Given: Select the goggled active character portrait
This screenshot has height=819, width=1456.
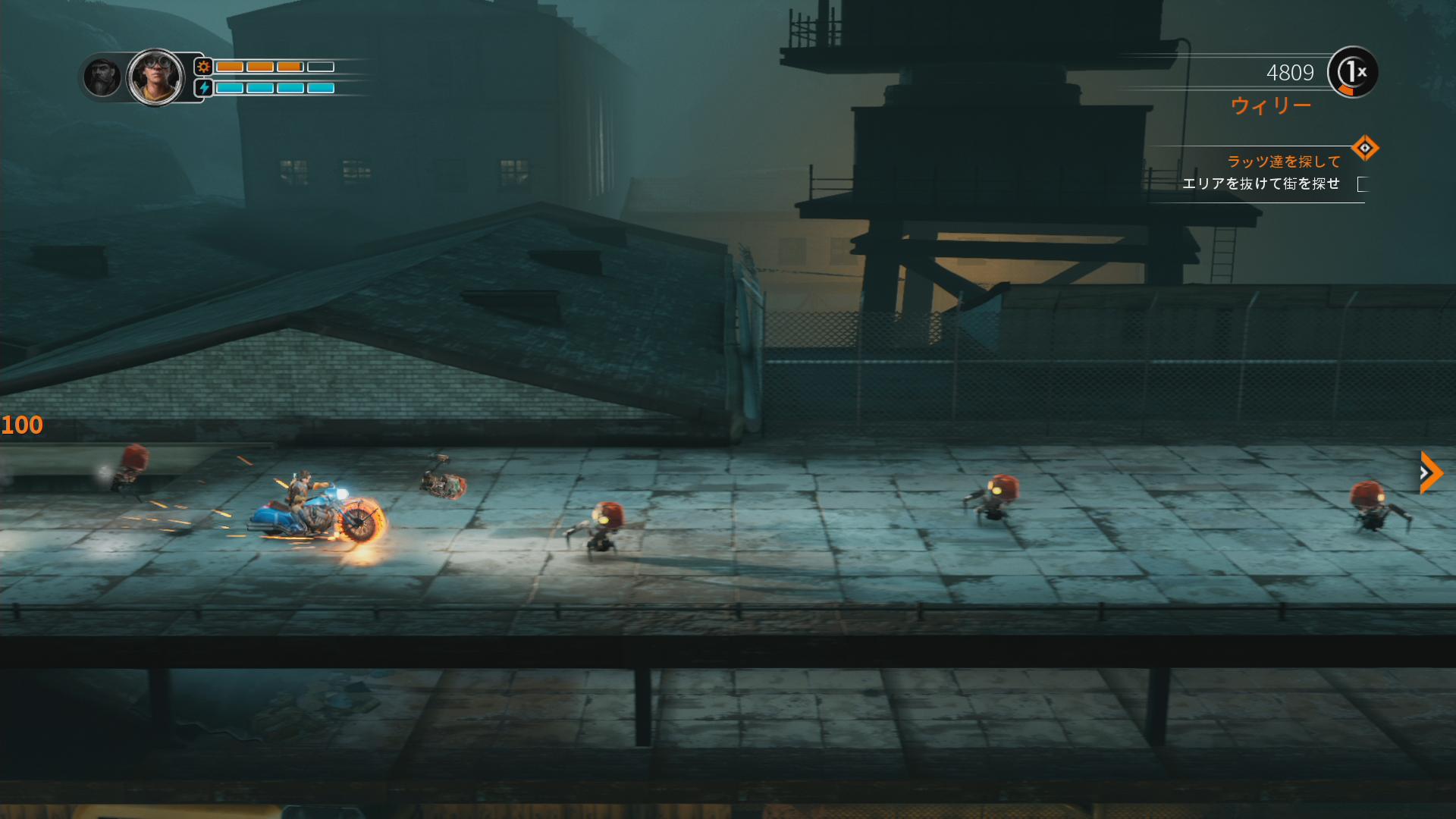Looking at the screenshot, I should click(x=155, y=77).
